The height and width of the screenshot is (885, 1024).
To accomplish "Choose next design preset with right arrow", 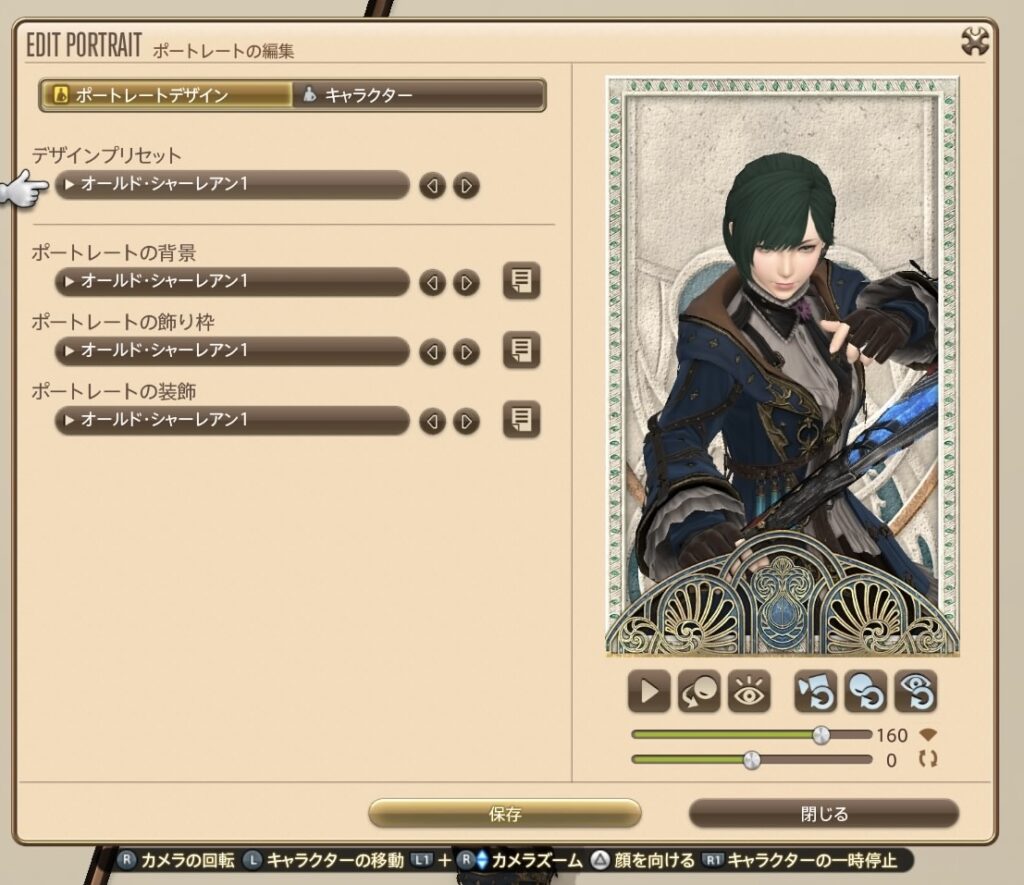I will [466, 186].
